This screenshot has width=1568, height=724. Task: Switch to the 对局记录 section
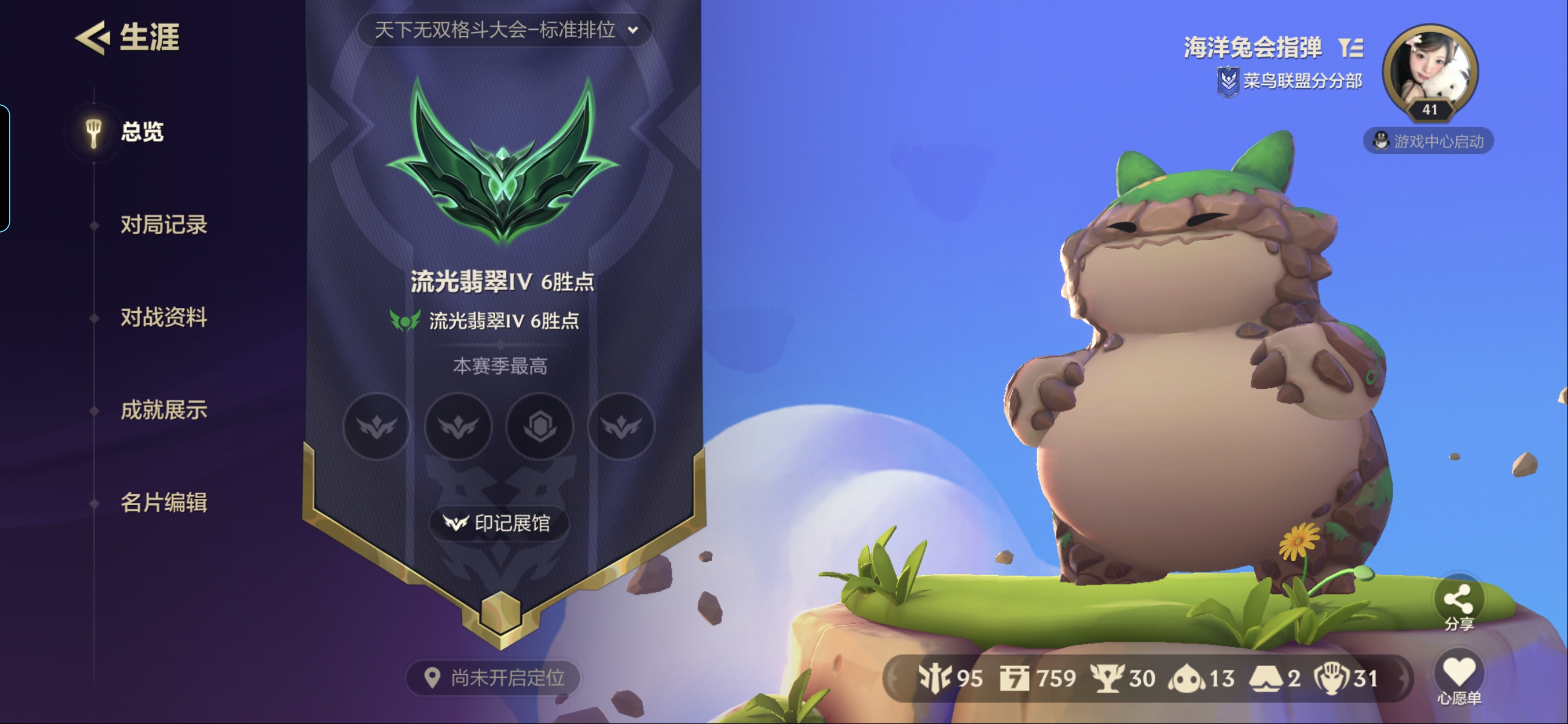(x=163, y=224)
